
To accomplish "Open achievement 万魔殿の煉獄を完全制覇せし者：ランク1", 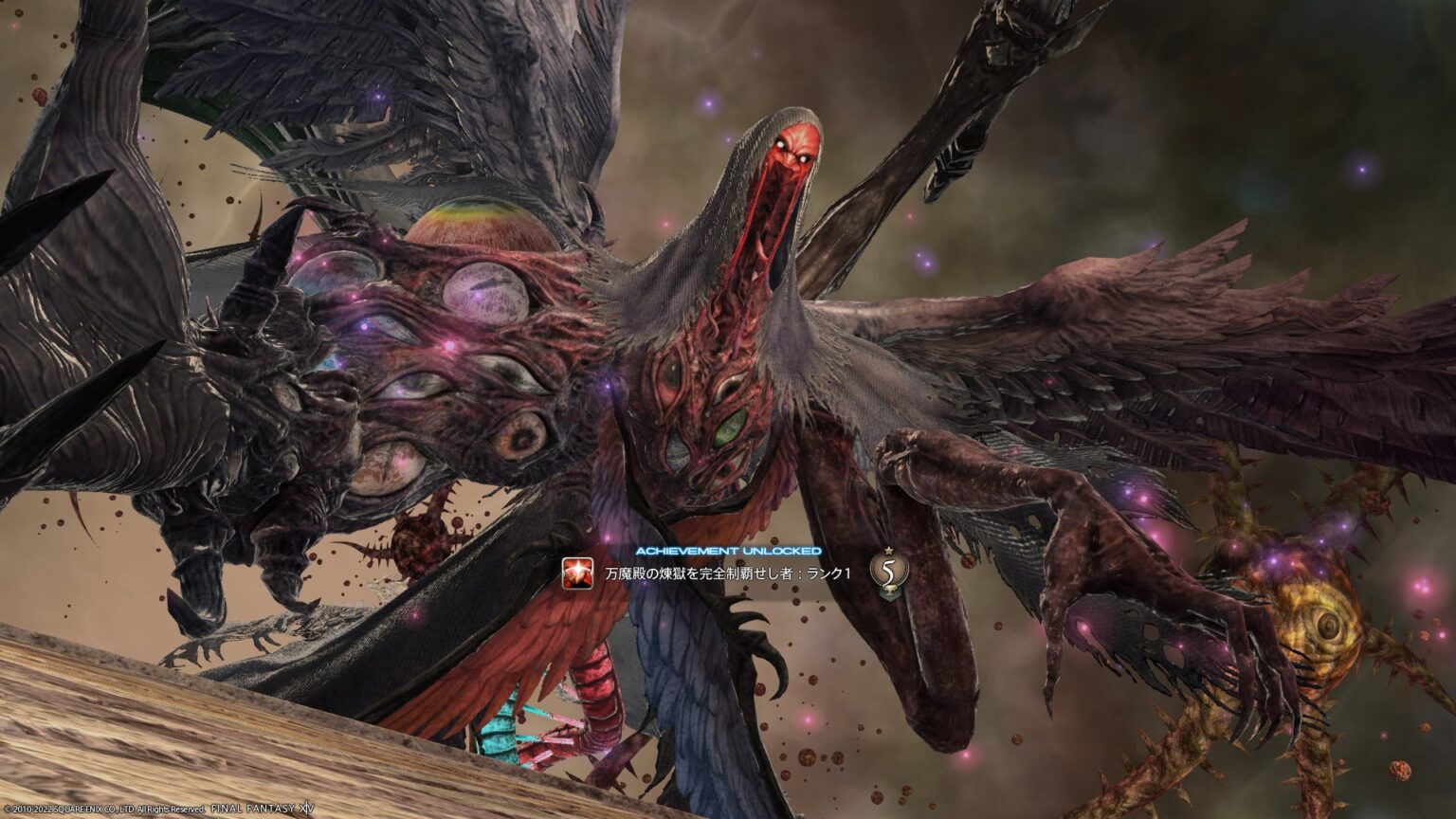I will click(x=728, y=572).
